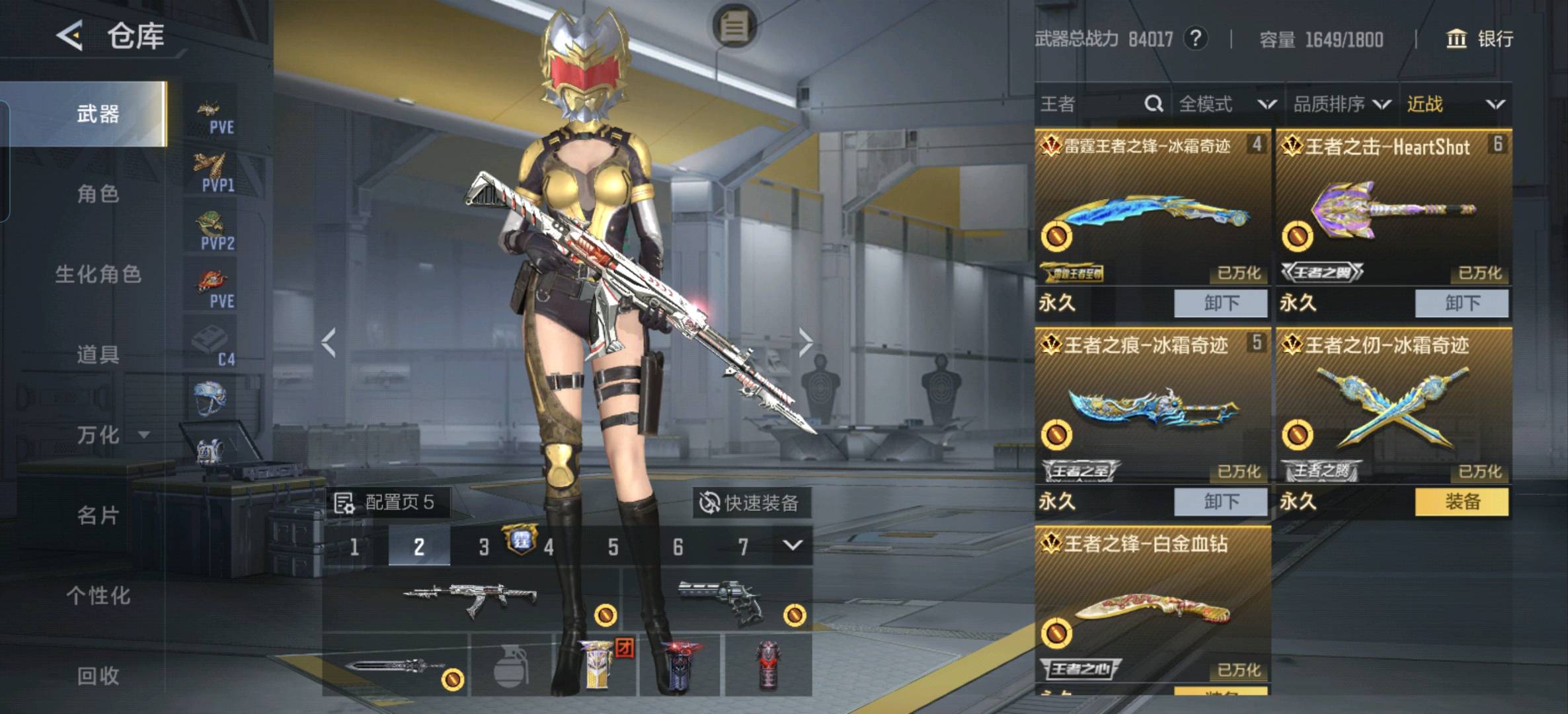
Task: Open the 银行 bank
Action: [1479, 39]
